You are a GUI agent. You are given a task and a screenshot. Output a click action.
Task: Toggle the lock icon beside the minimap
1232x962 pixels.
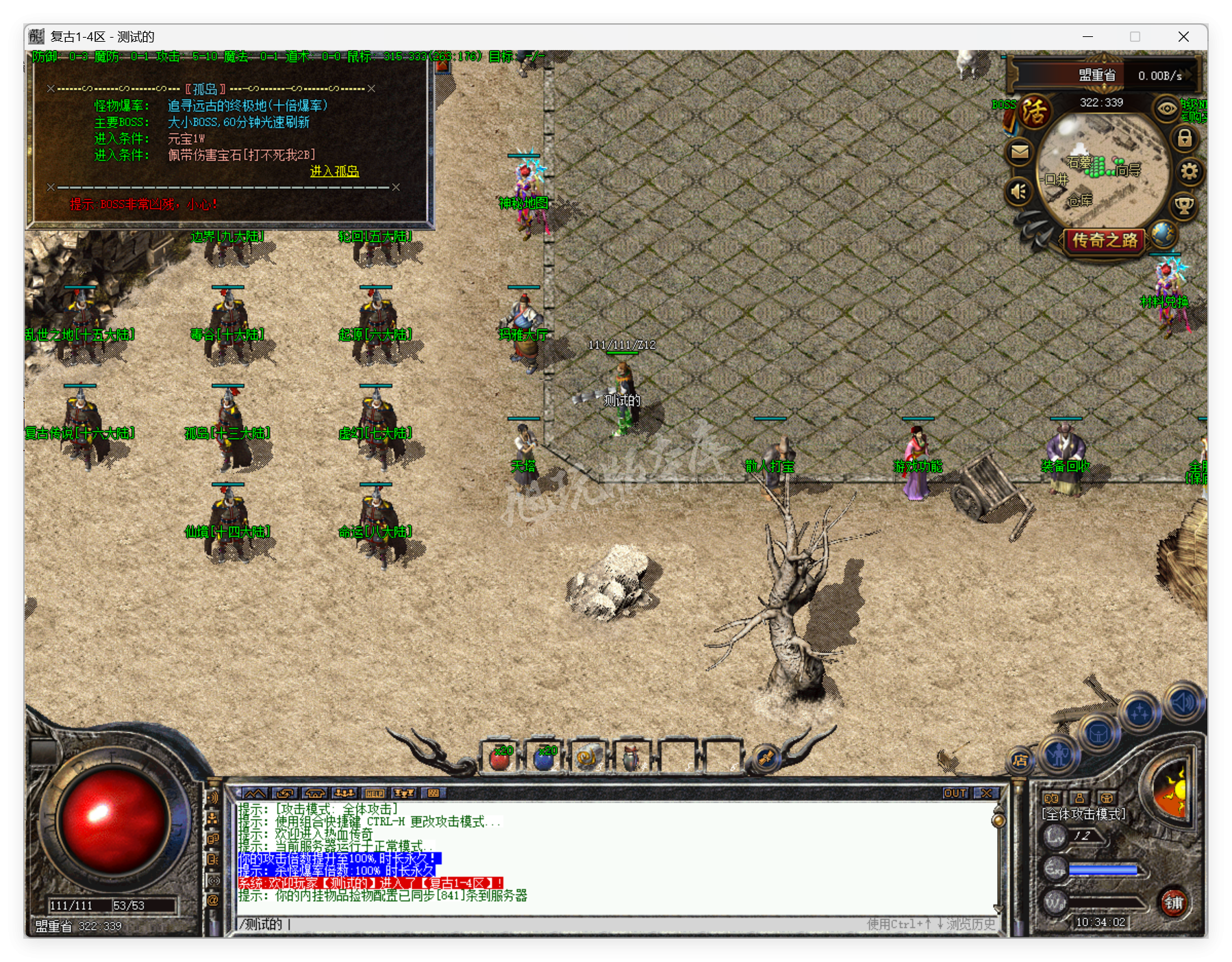pyautogui.click(x=1184, y=138)
